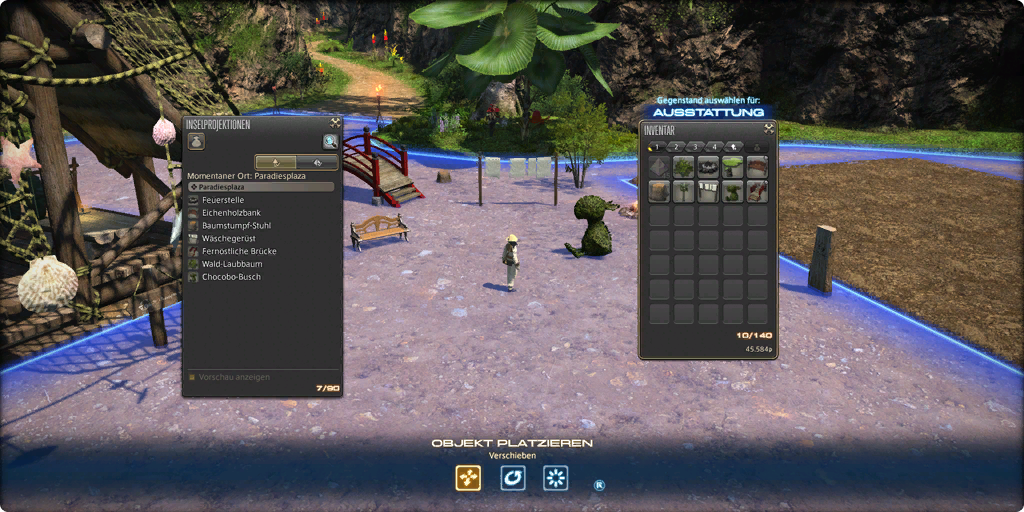Screen dimensions: 1024x512
Task: Pick the Wäschegerüst entry
Action: 228,239
